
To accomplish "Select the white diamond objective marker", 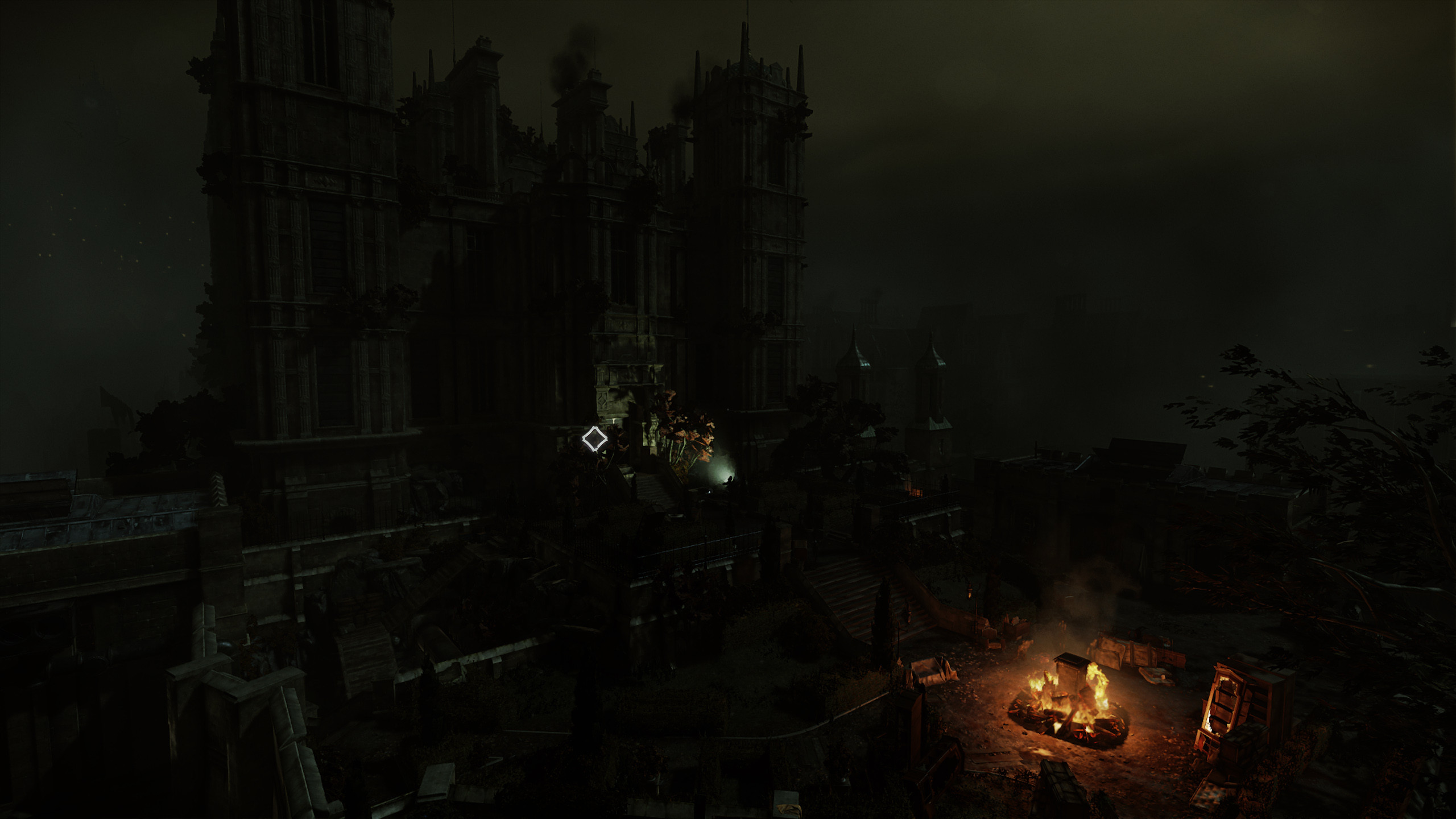I will pos(594,439).
